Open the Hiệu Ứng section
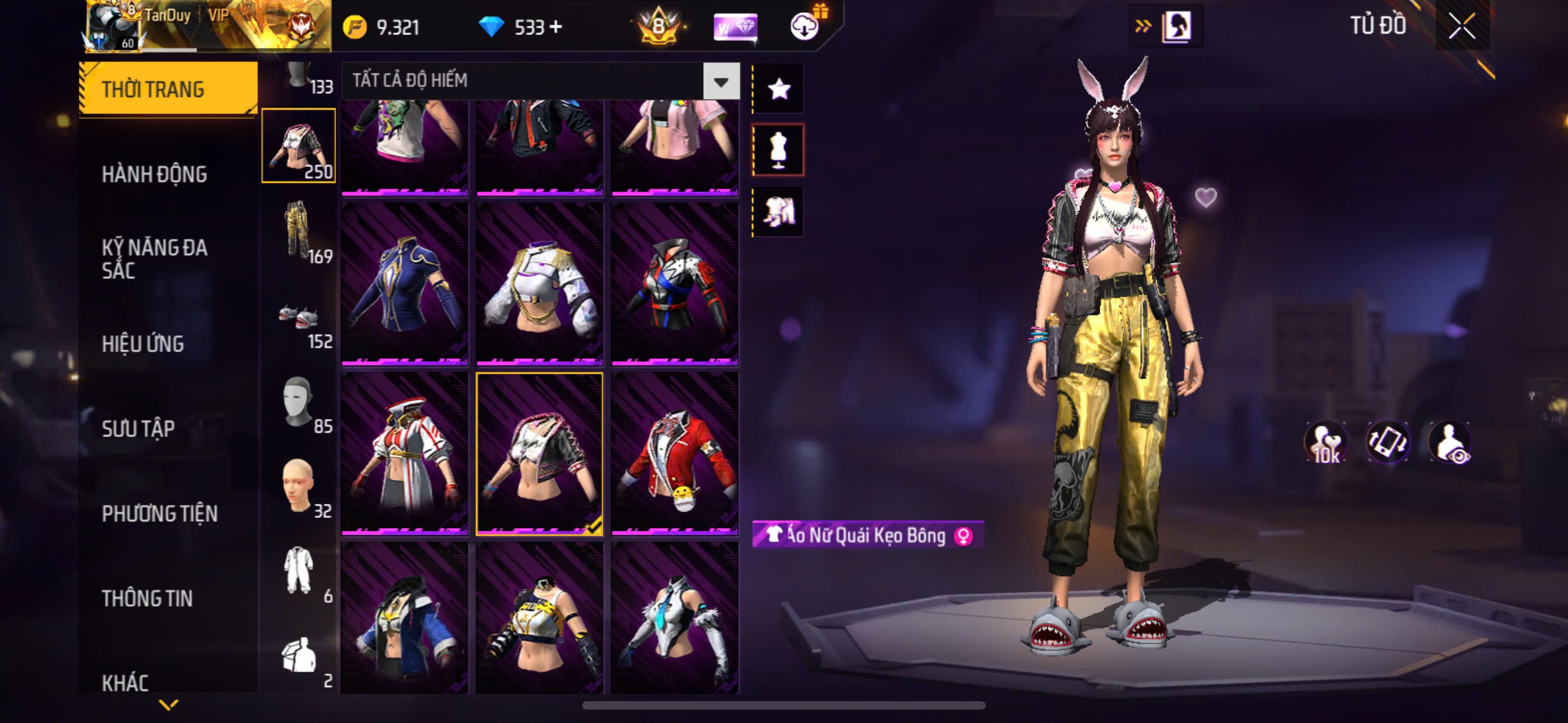The image size is (1568, 723). [142, 344]
